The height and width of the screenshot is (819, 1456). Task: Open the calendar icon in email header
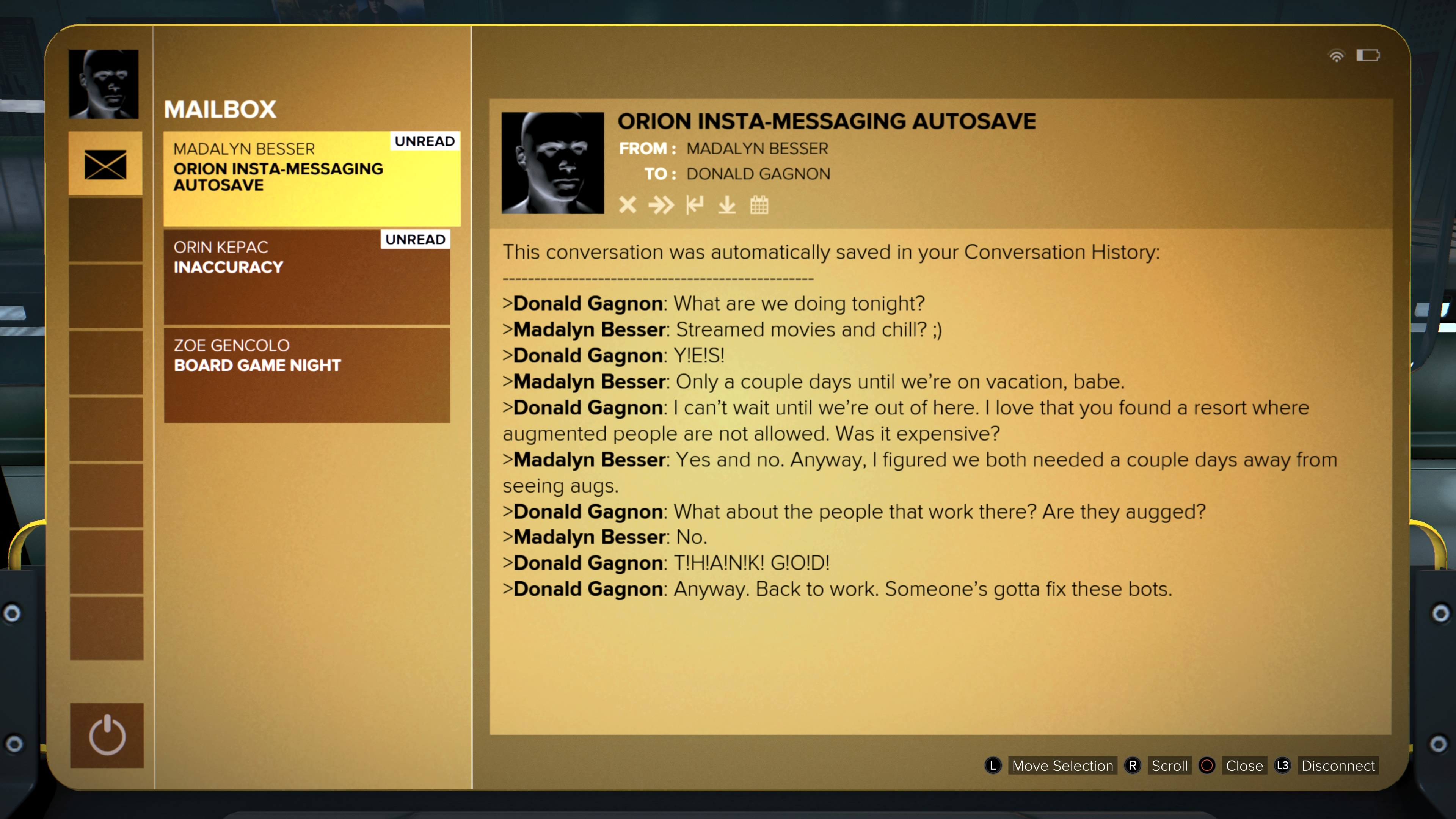[759, 205]
